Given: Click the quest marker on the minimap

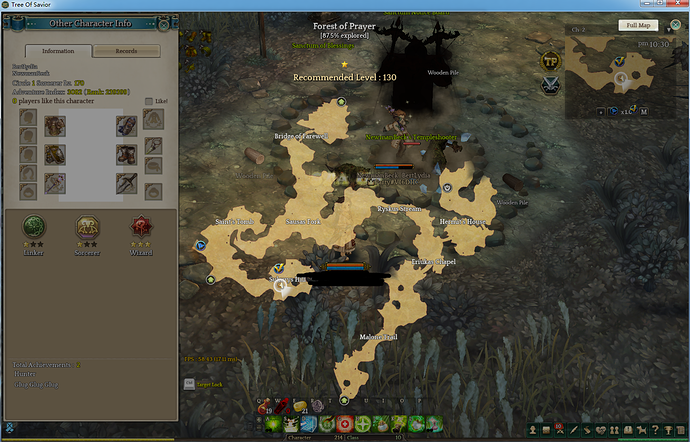Looking at the screenshot, I should pos(618,63).
